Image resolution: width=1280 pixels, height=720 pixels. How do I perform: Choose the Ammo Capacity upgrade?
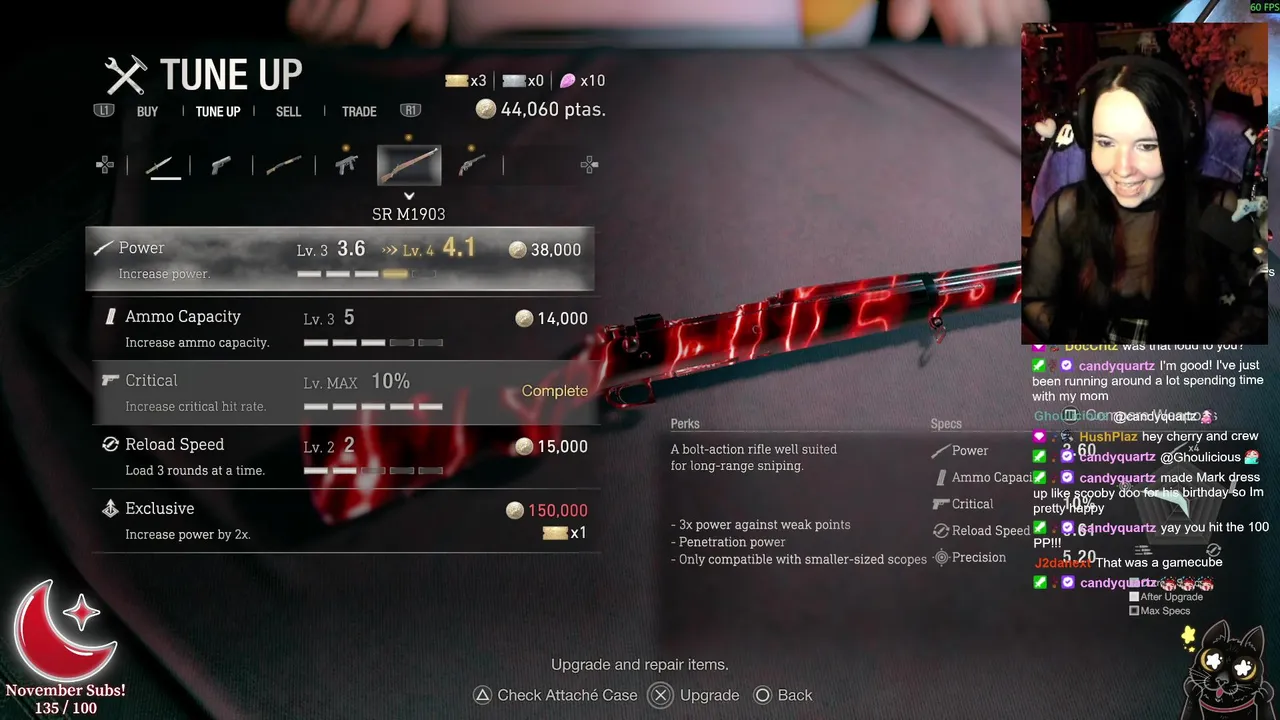pyautogui.click(x=340, y=327)
